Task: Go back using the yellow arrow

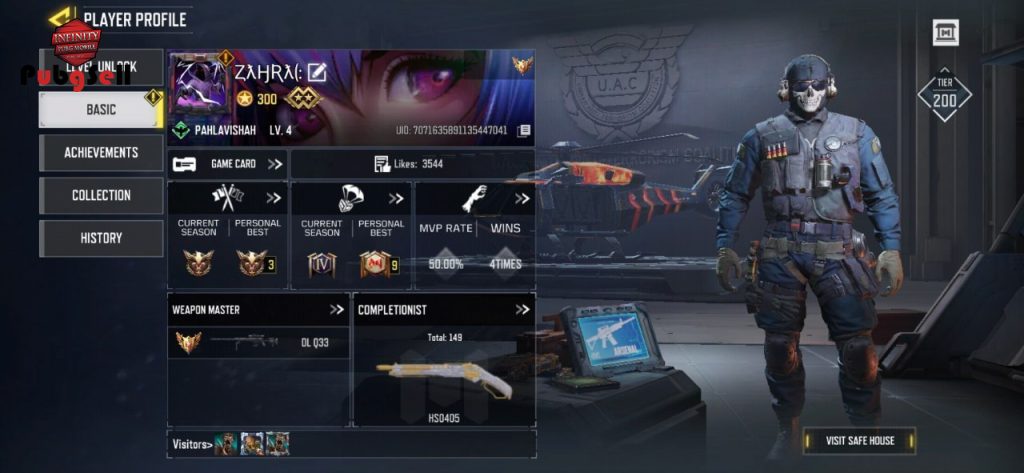Action: 62,16
